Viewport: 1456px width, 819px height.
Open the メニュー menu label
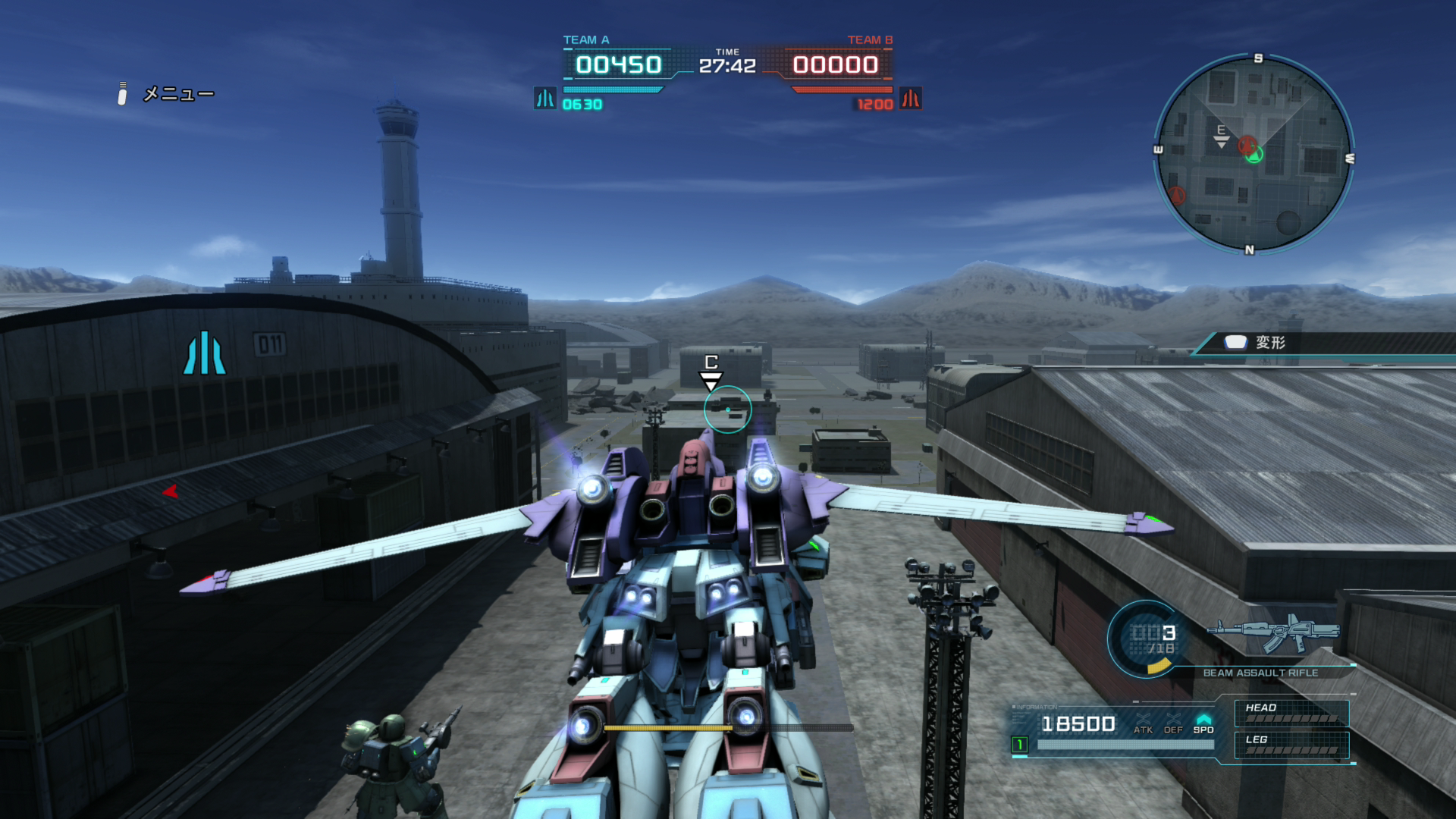[x=178, y=94]
